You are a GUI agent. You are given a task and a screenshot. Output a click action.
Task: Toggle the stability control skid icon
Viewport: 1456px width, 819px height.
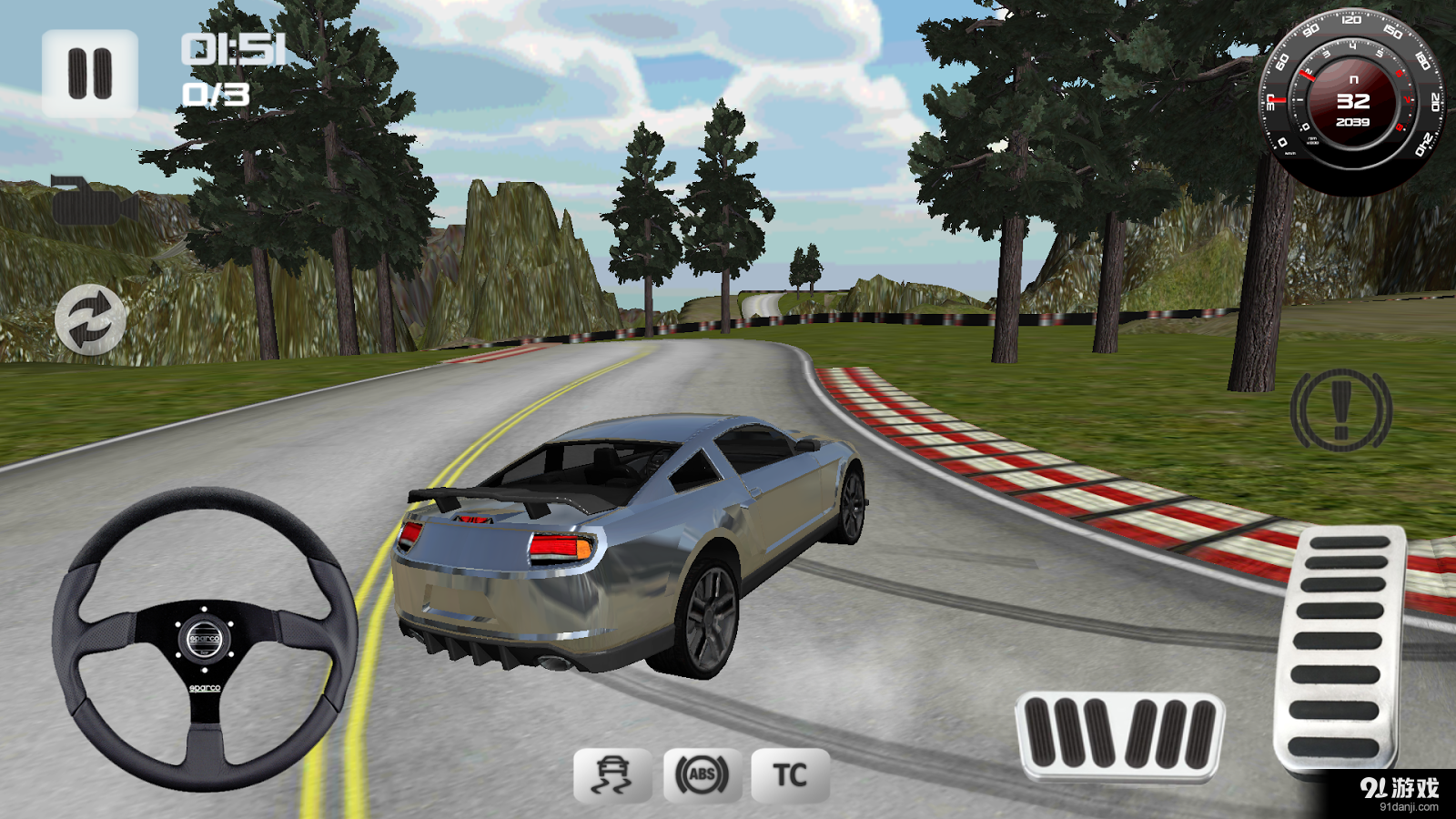[612, 775]
